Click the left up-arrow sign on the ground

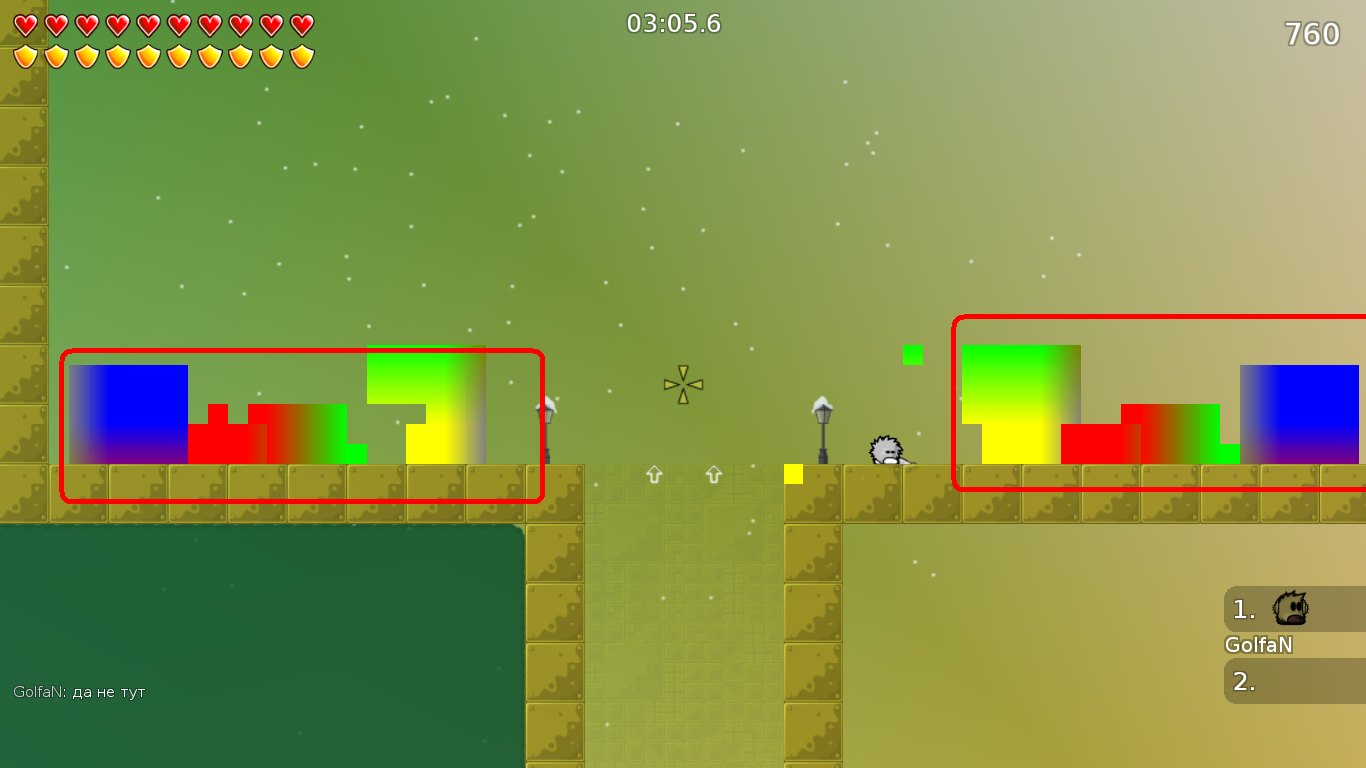655,475
